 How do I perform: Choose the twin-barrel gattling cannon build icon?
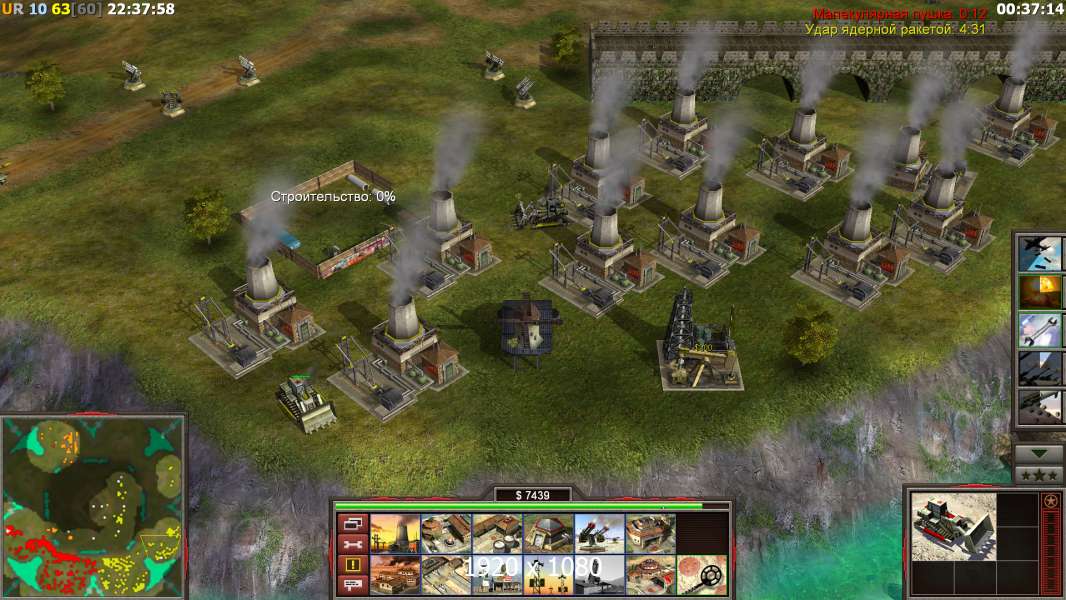tap(598, 533)
